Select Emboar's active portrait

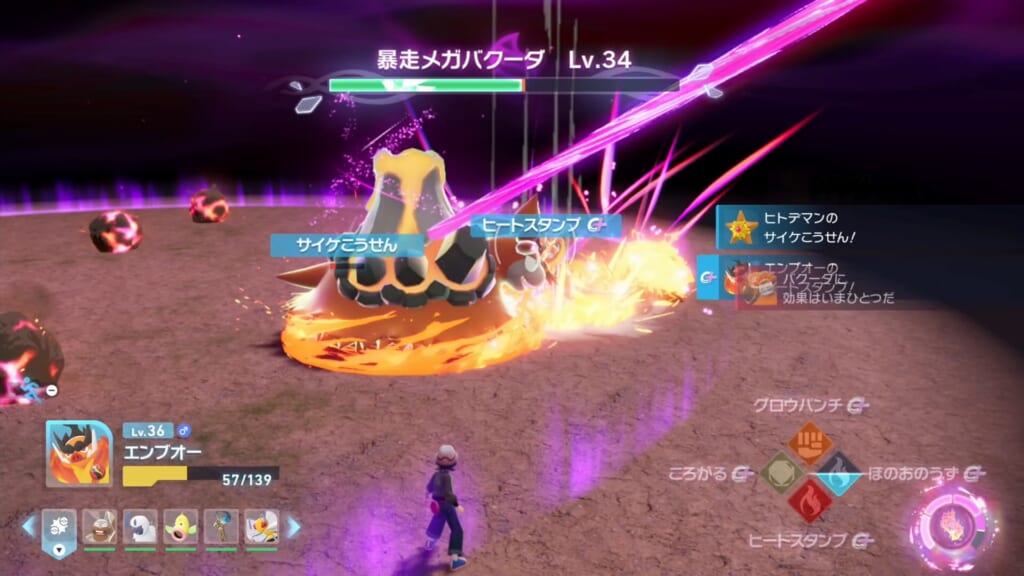click(78, 453)
